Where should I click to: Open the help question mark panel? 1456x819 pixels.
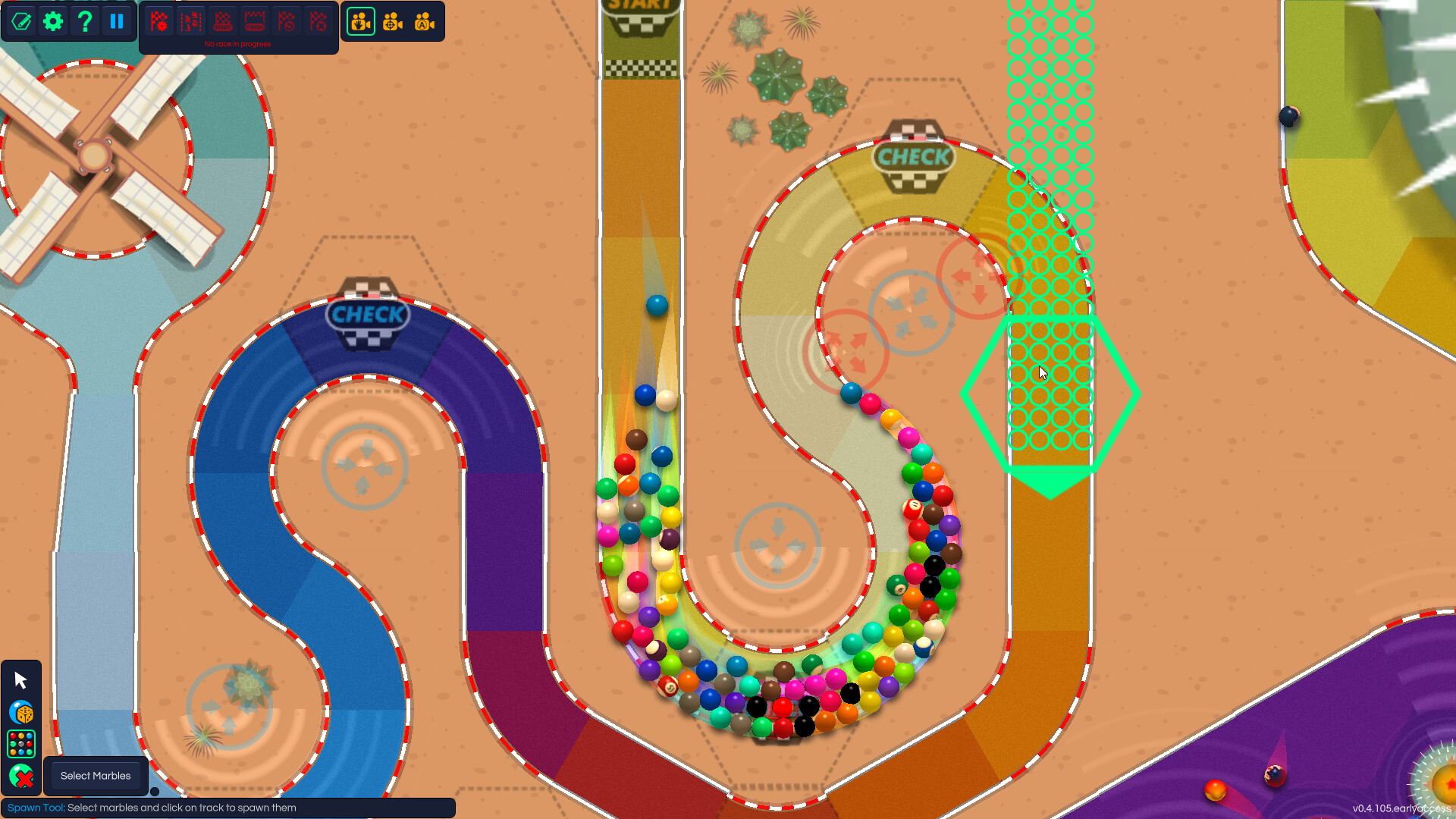pyautogui.click(x=84, y=21)
